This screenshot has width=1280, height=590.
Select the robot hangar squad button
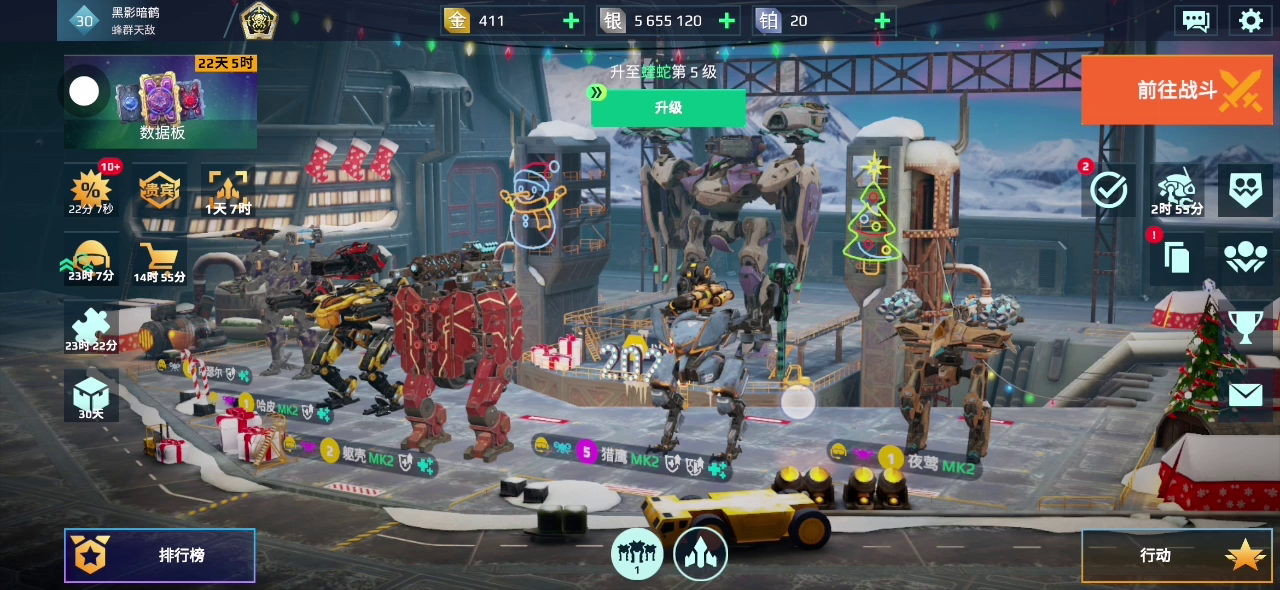637,554
